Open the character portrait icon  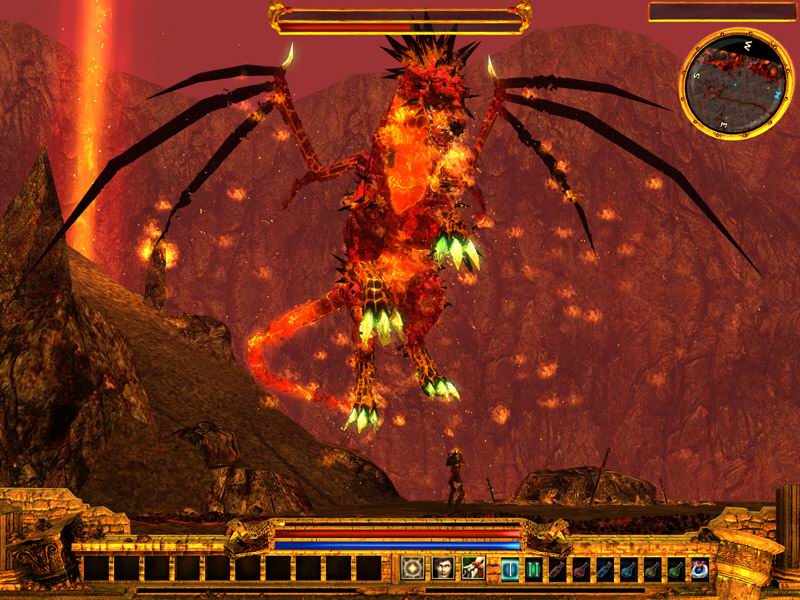pyautogui.click(x=443, y=568)
